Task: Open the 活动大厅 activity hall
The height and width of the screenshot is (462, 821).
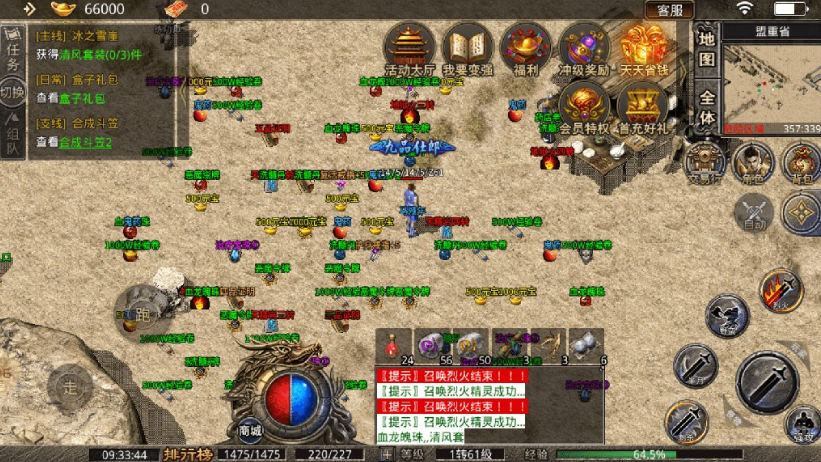Action: coord(409,48)
